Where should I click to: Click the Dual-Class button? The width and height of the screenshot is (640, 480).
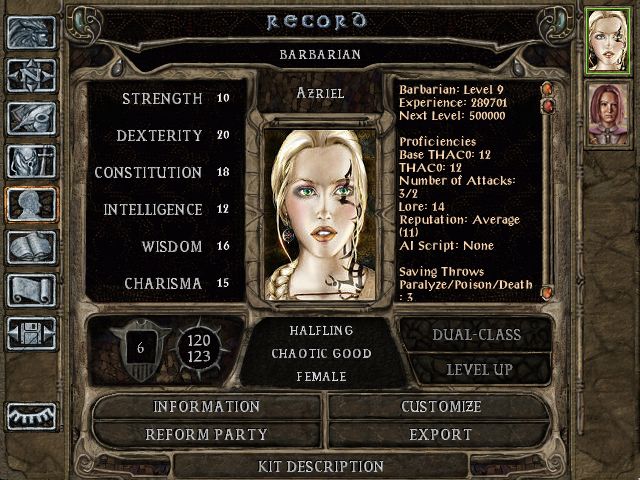point(474,335)
